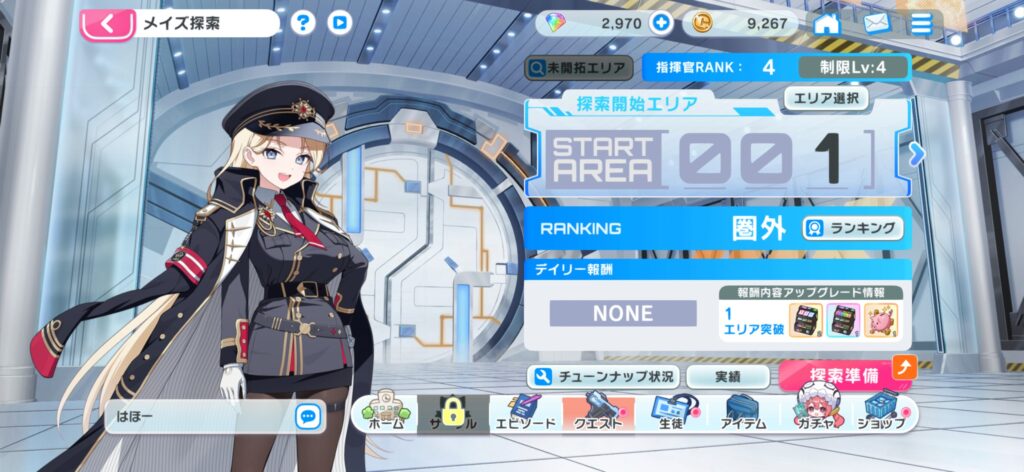Switch to the ホーム tab
Image resolution: width=1024 pixels, height=472 pixels.
click(x=384, y=414)
